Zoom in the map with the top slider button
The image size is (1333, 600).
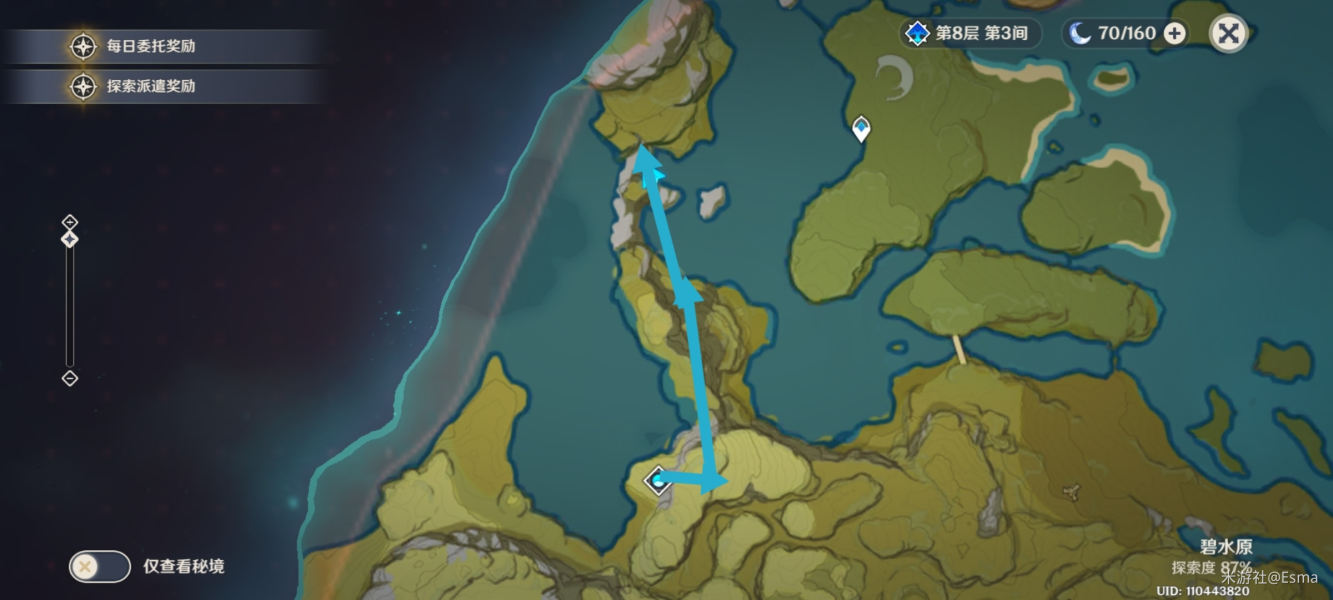point(70,221)
